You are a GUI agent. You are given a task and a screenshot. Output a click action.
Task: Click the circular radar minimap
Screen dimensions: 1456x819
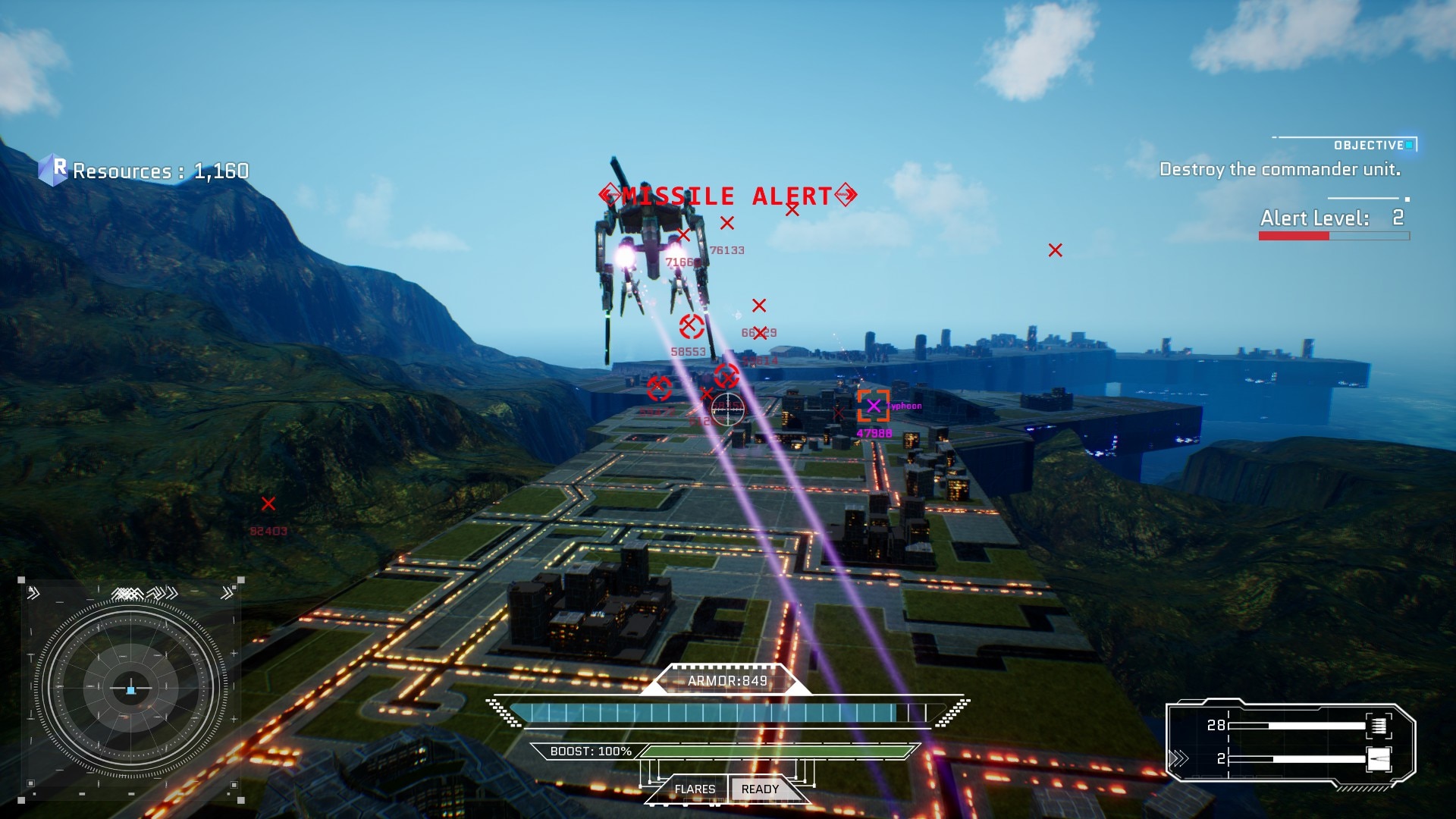(130, 689)
